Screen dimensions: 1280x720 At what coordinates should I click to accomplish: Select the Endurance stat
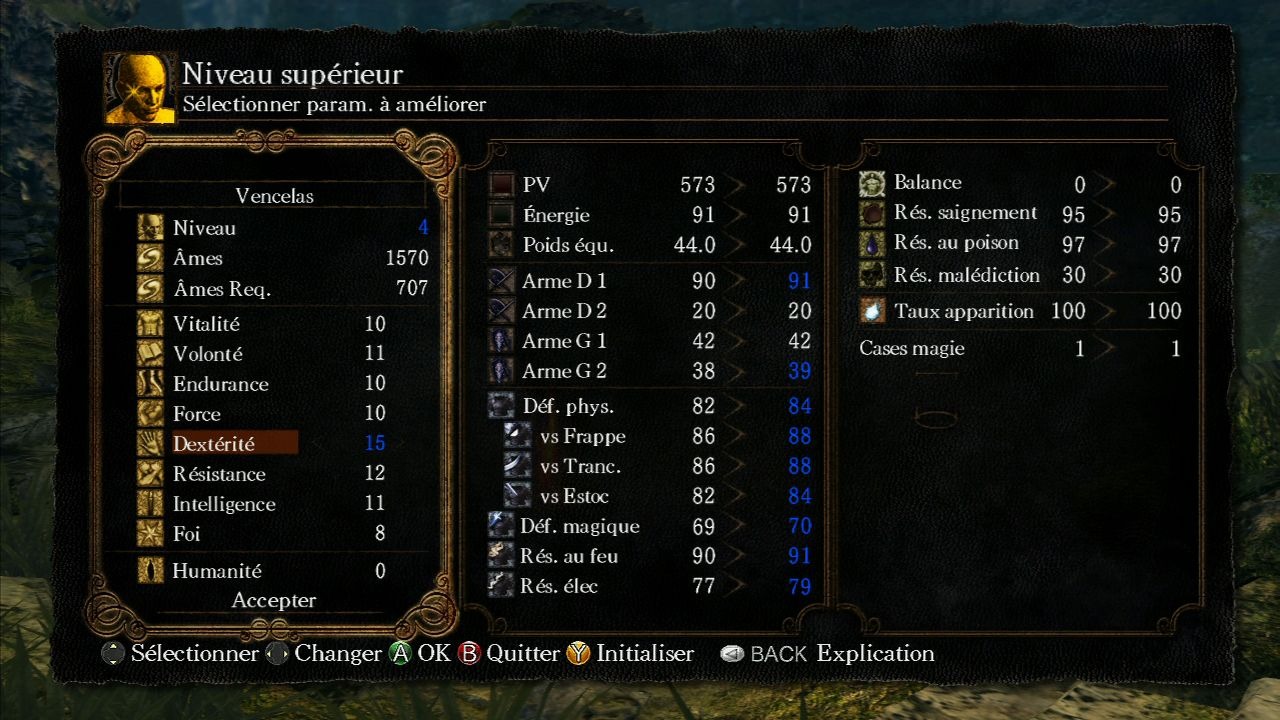coord(220,384)
